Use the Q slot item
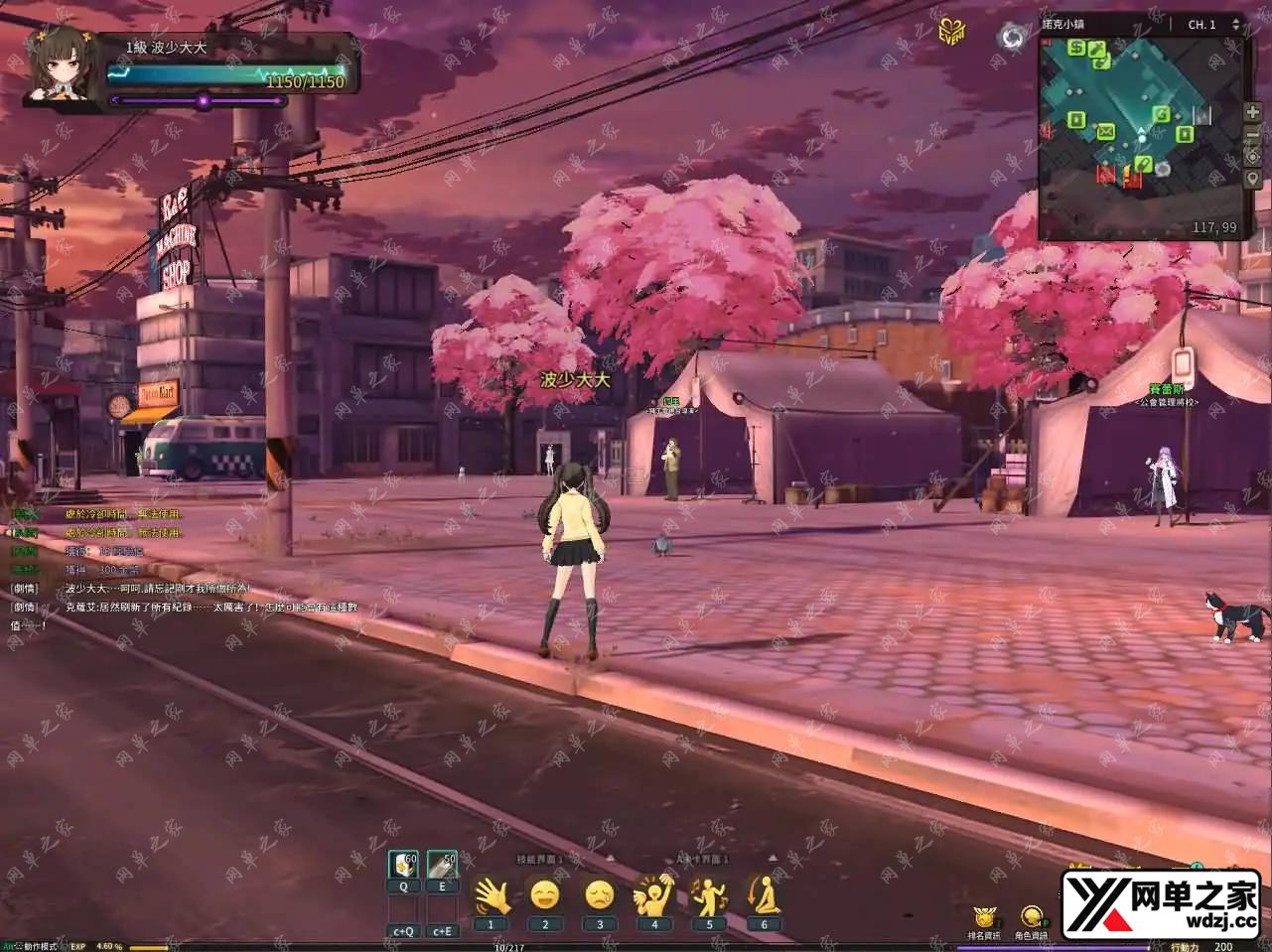Image resolution: width=1272 pixels, height=952 pixels. (403, 865)
